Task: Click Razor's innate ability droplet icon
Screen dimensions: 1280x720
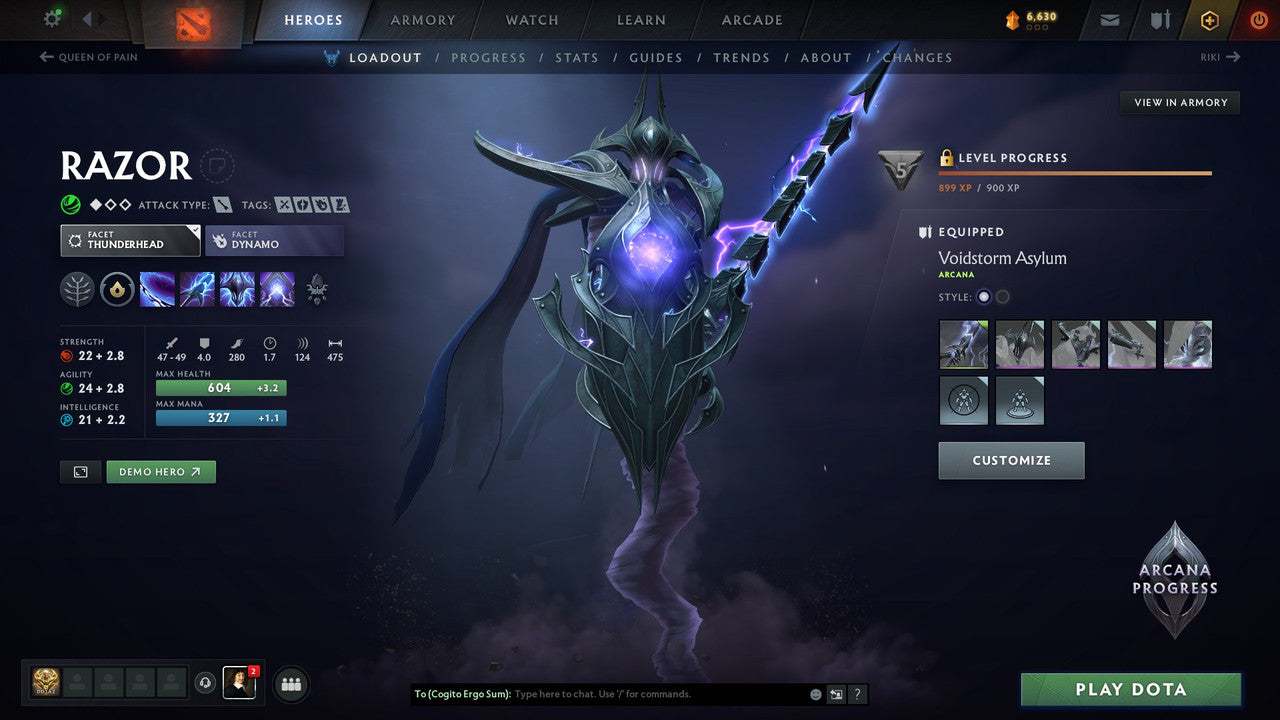Action: (x=117, y=289)
